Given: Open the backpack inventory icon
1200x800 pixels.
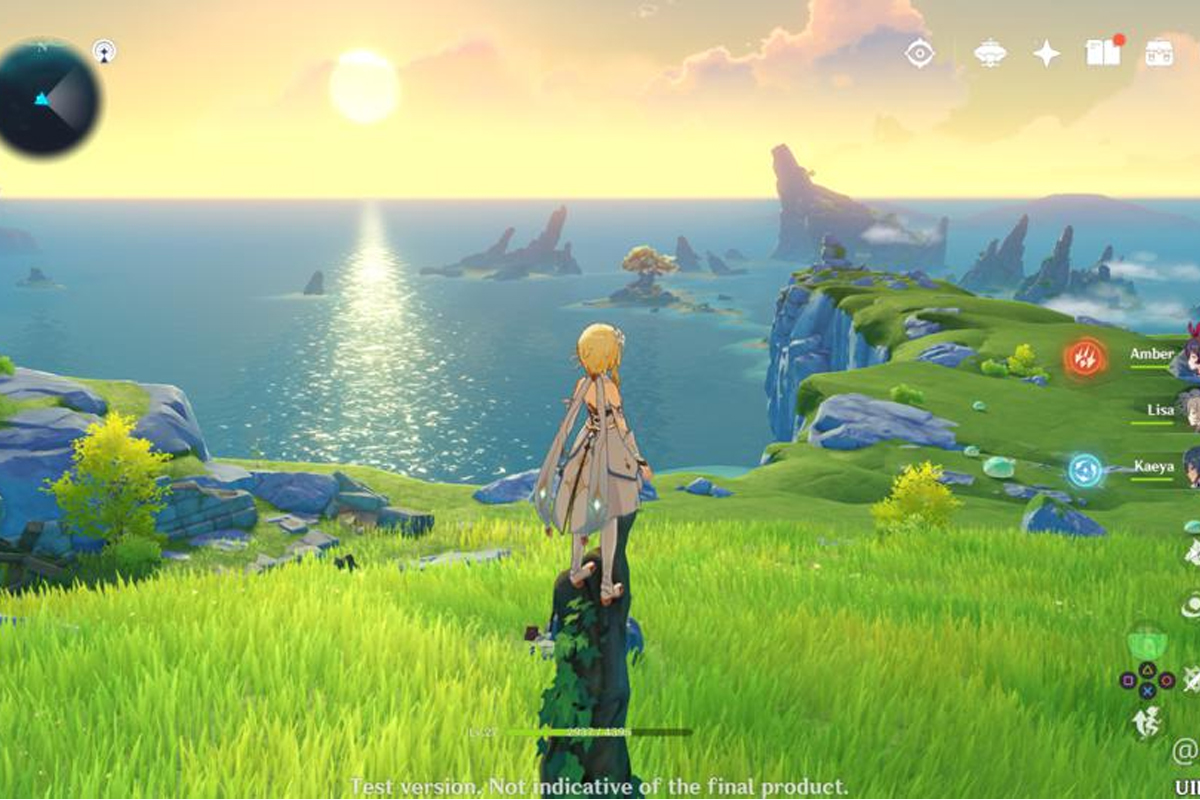Looking at the screenshot, I should (x=1160, y=53).
